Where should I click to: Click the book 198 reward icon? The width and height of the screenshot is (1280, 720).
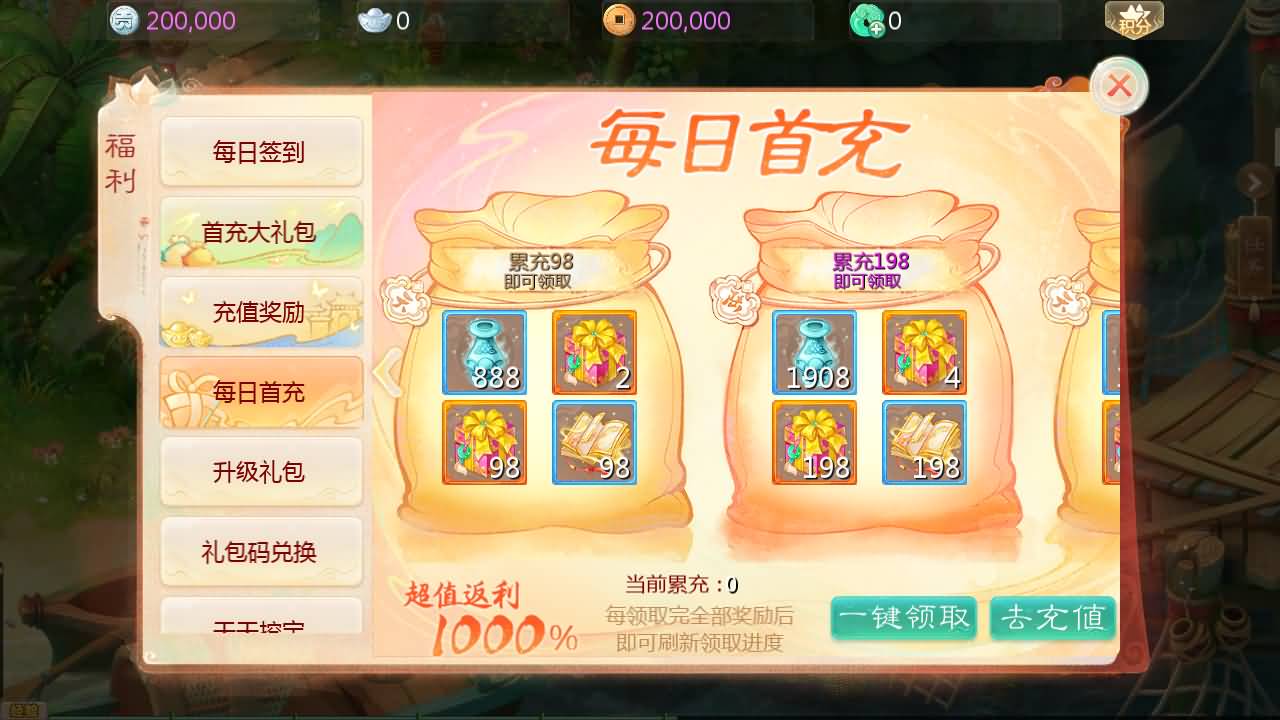click(x=924, y=441)
